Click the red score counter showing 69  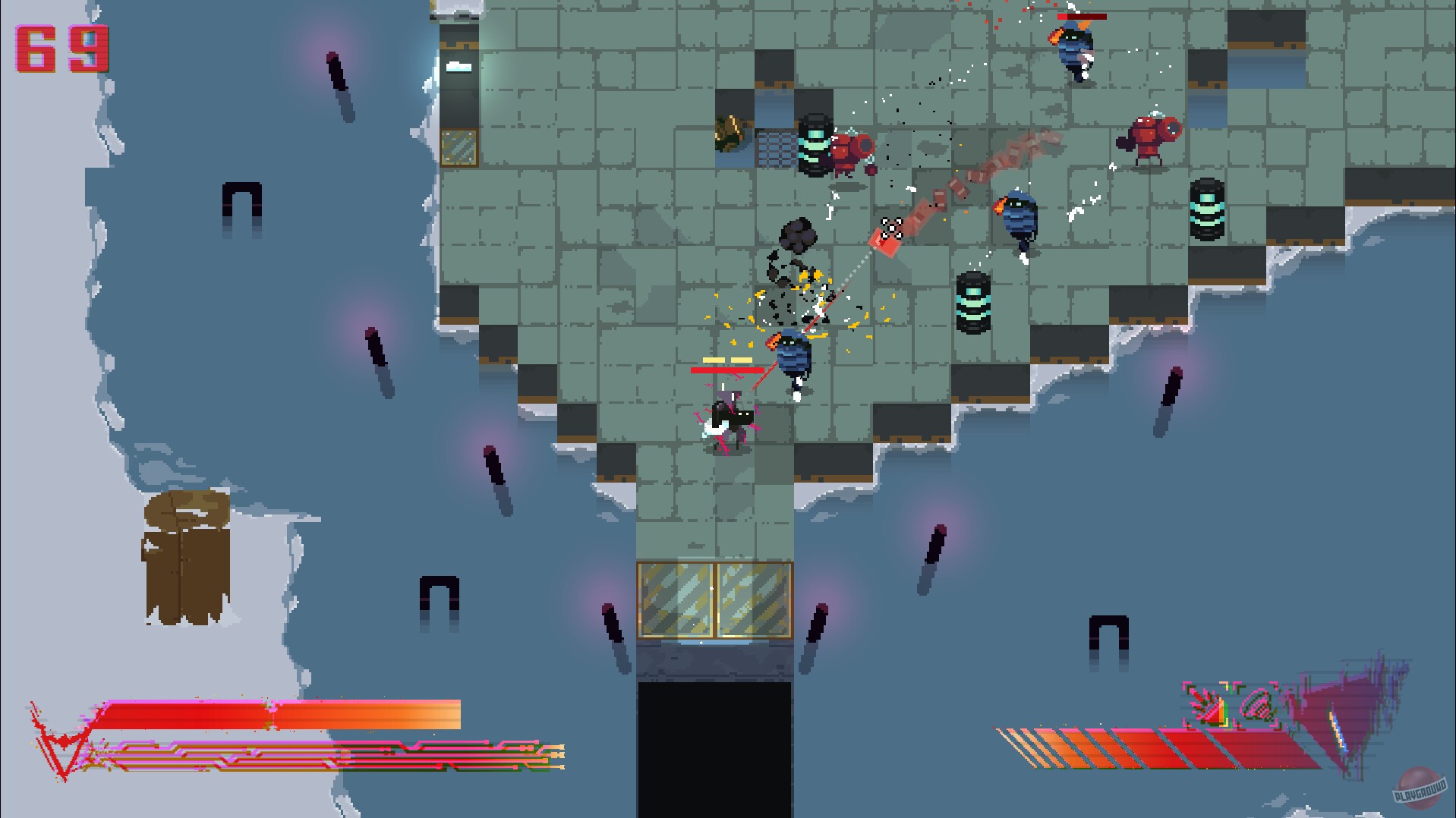59,49
